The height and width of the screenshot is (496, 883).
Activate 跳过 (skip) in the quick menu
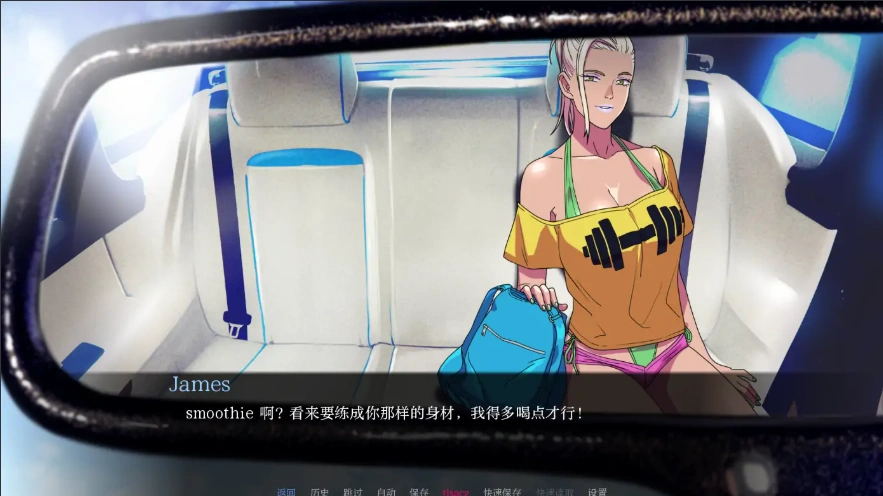[353, 492]
